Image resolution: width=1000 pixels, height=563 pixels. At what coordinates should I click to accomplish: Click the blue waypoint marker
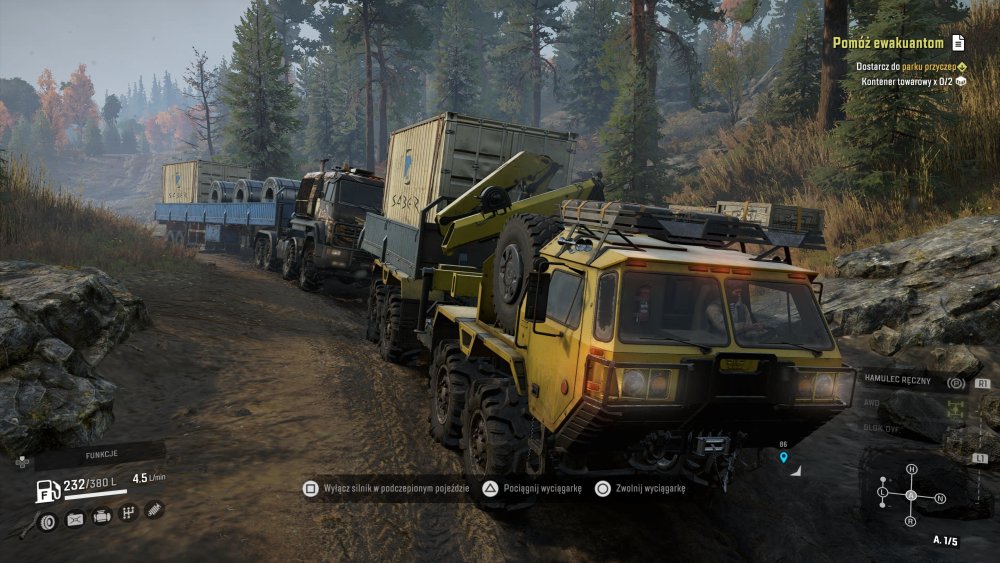(x=783, y=457)
